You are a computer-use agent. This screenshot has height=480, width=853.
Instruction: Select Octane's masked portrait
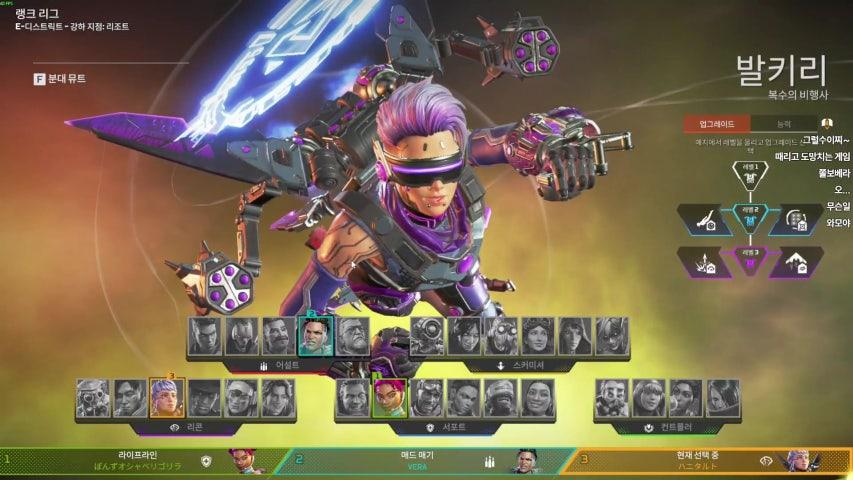click(501, 337)
